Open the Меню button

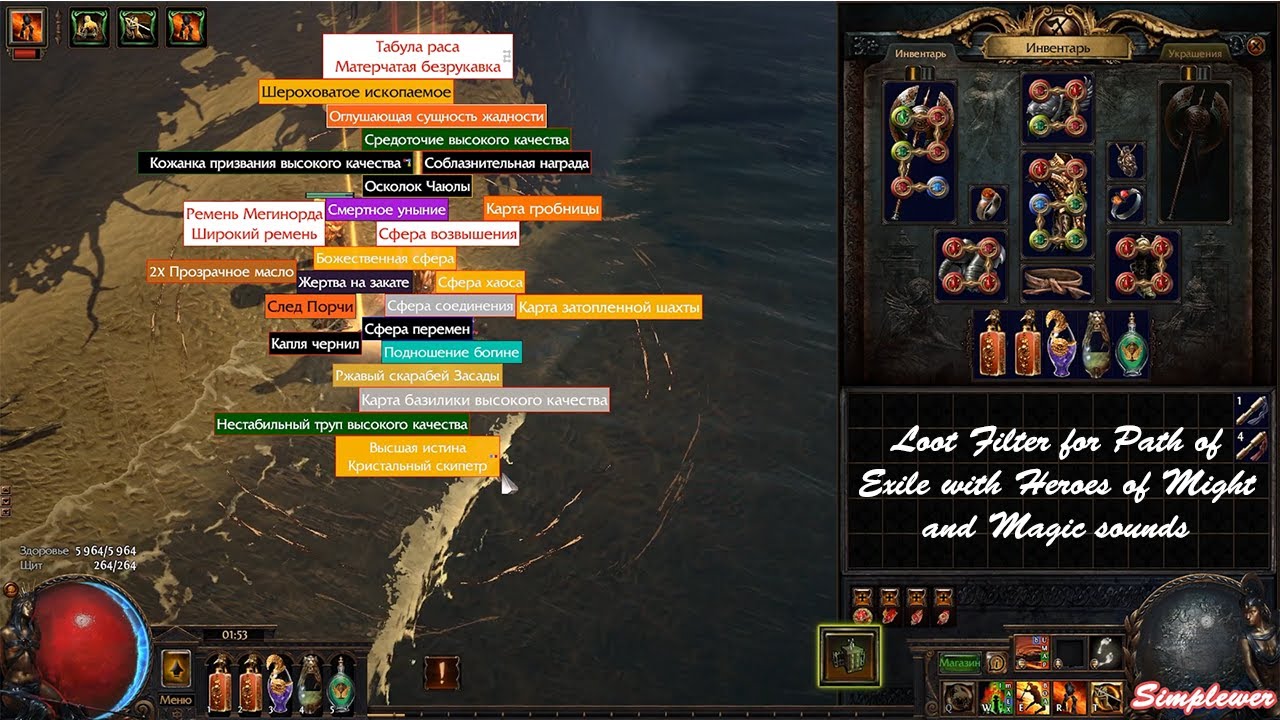point(176,700)
